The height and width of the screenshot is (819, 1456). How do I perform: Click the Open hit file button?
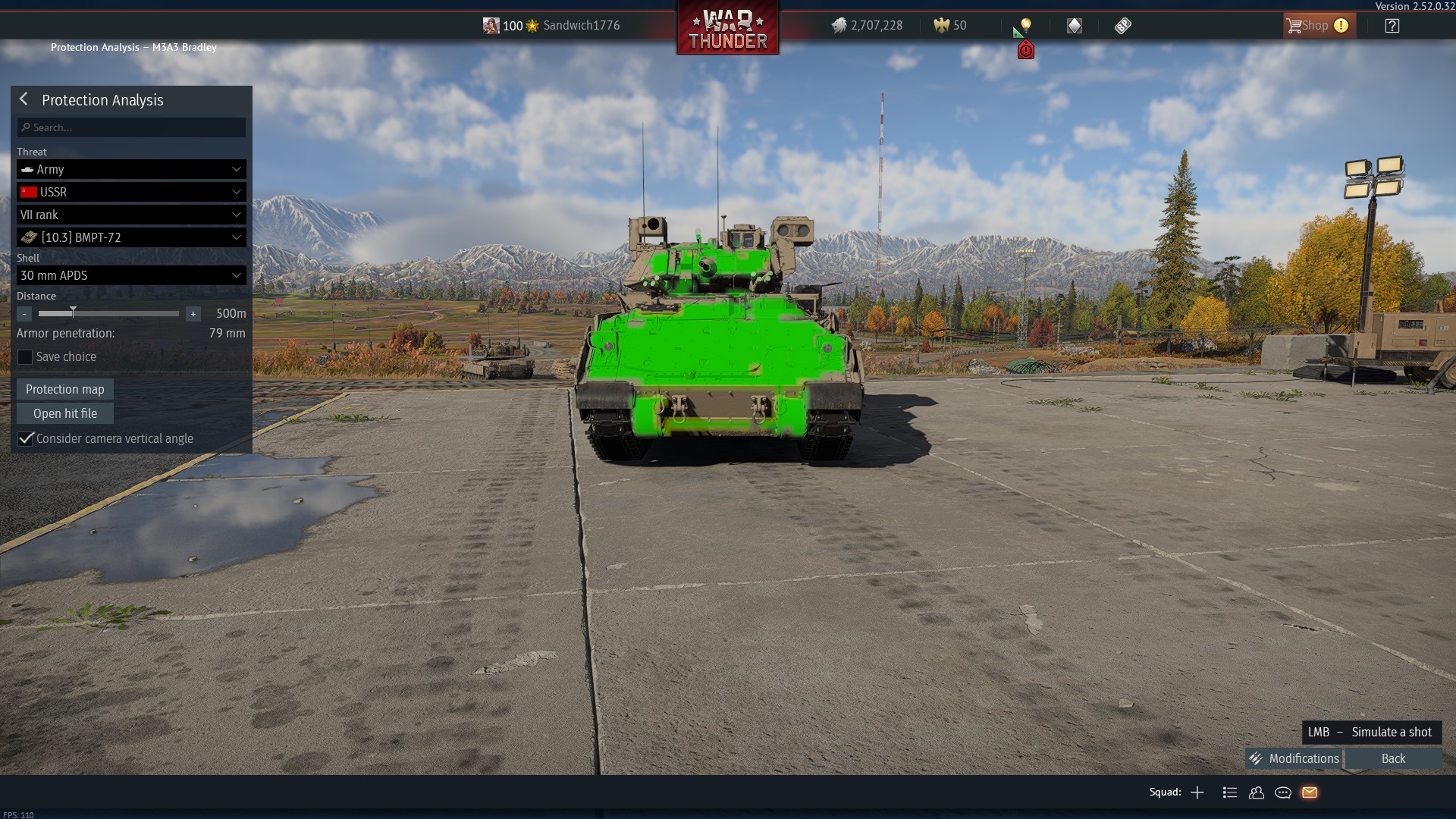(x=65, y=413)
